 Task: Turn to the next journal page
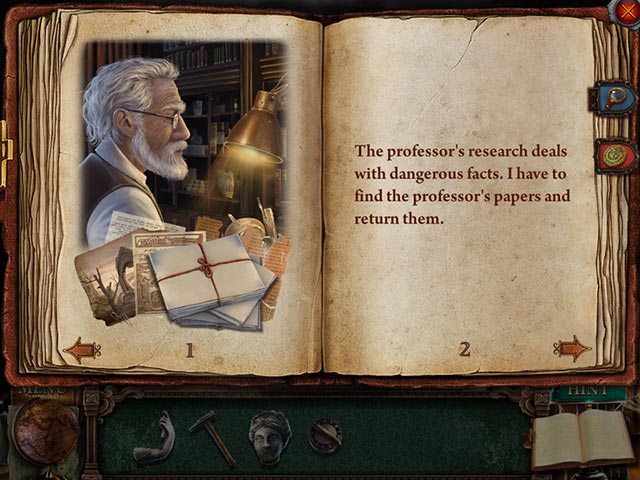point(572,348)
